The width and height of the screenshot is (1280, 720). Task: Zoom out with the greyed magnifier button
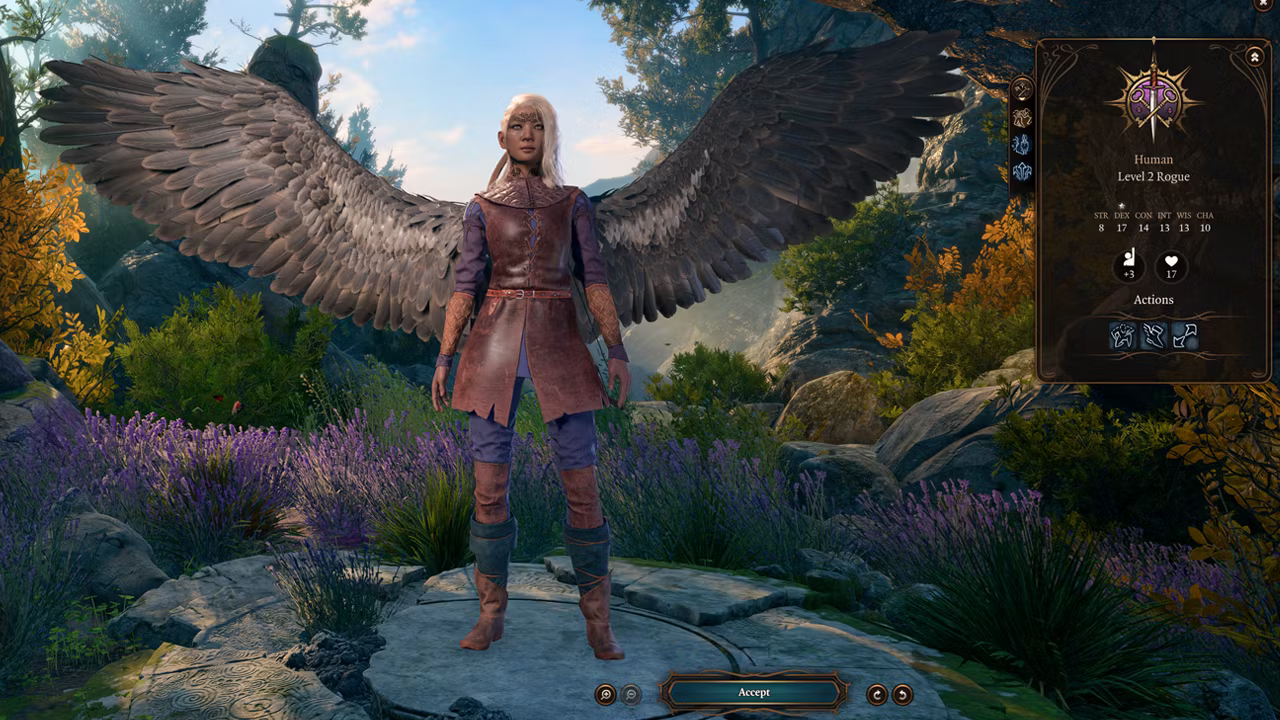pyautogui.click(x=632, y=694)
